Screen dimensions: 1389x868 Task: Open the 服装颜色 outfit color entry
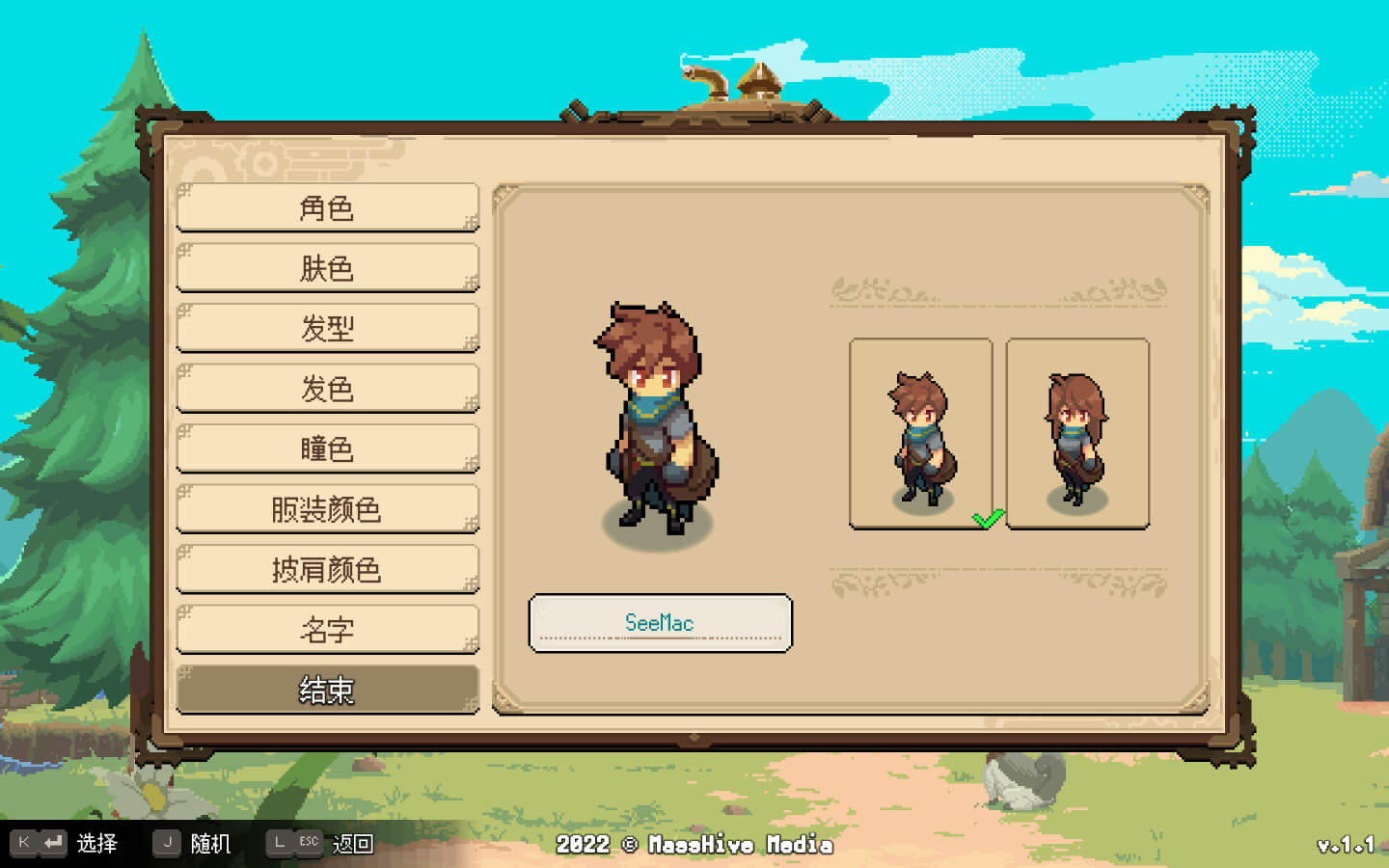pyautogui.click(x=327, y=509)
